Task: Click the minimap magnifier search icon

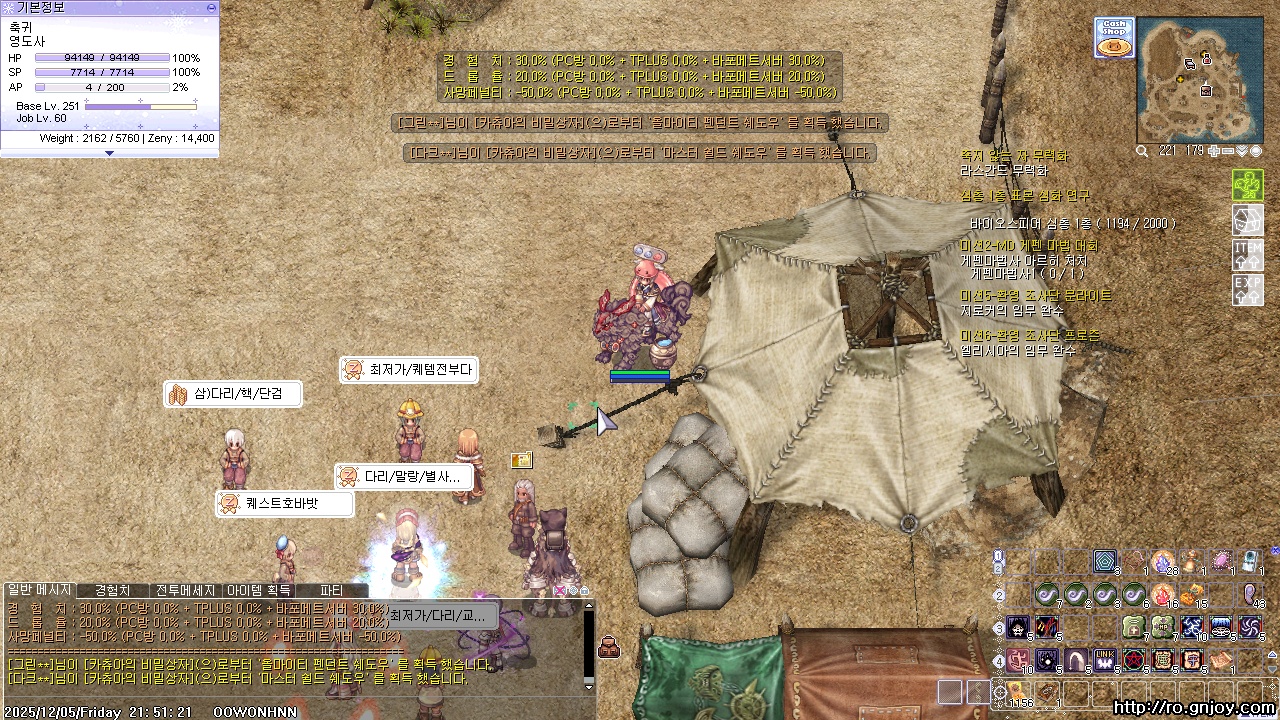Action: 1143,151
